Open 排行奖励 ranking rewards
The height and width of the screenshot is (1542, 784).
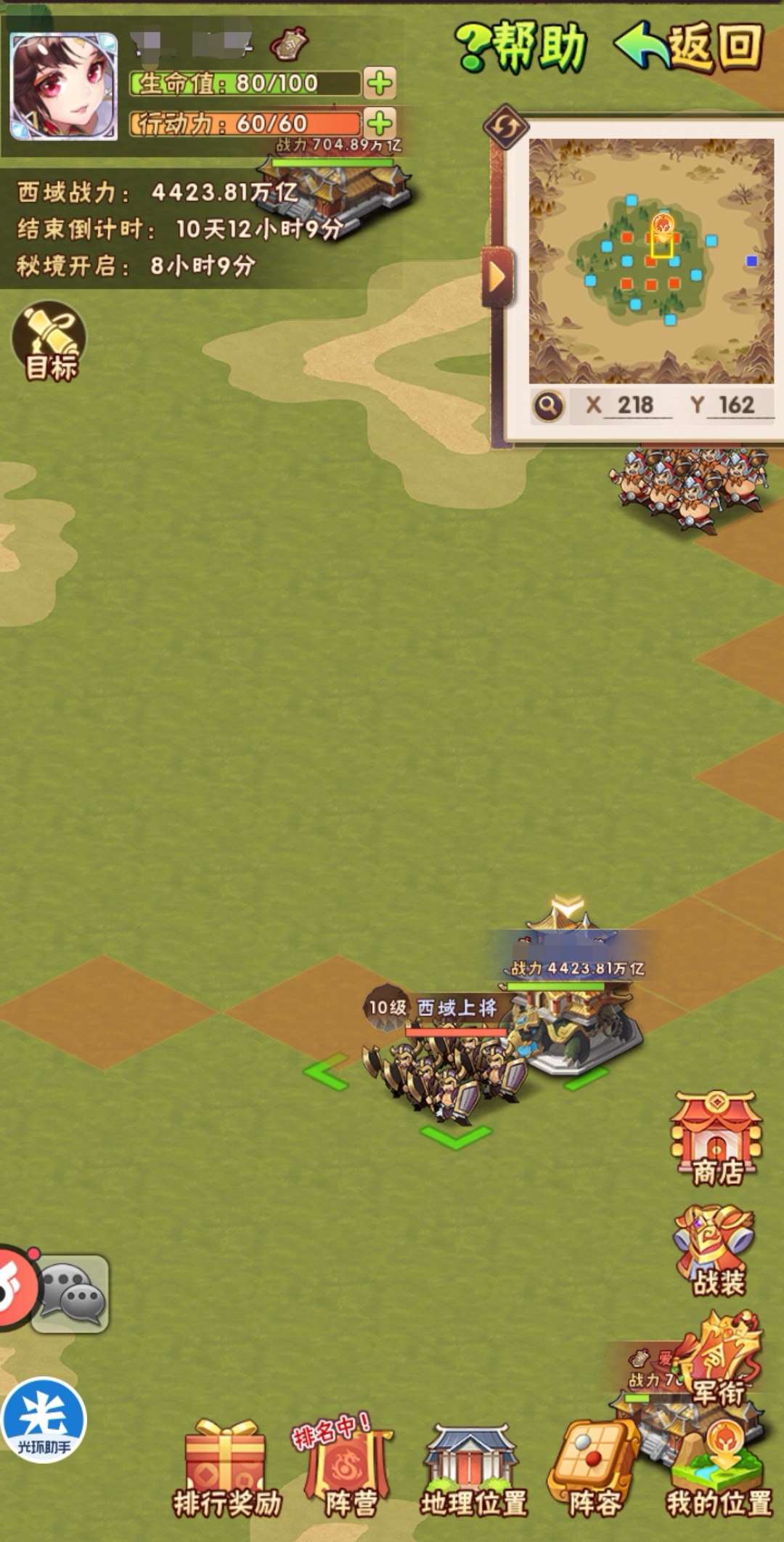click(226, 1470)
